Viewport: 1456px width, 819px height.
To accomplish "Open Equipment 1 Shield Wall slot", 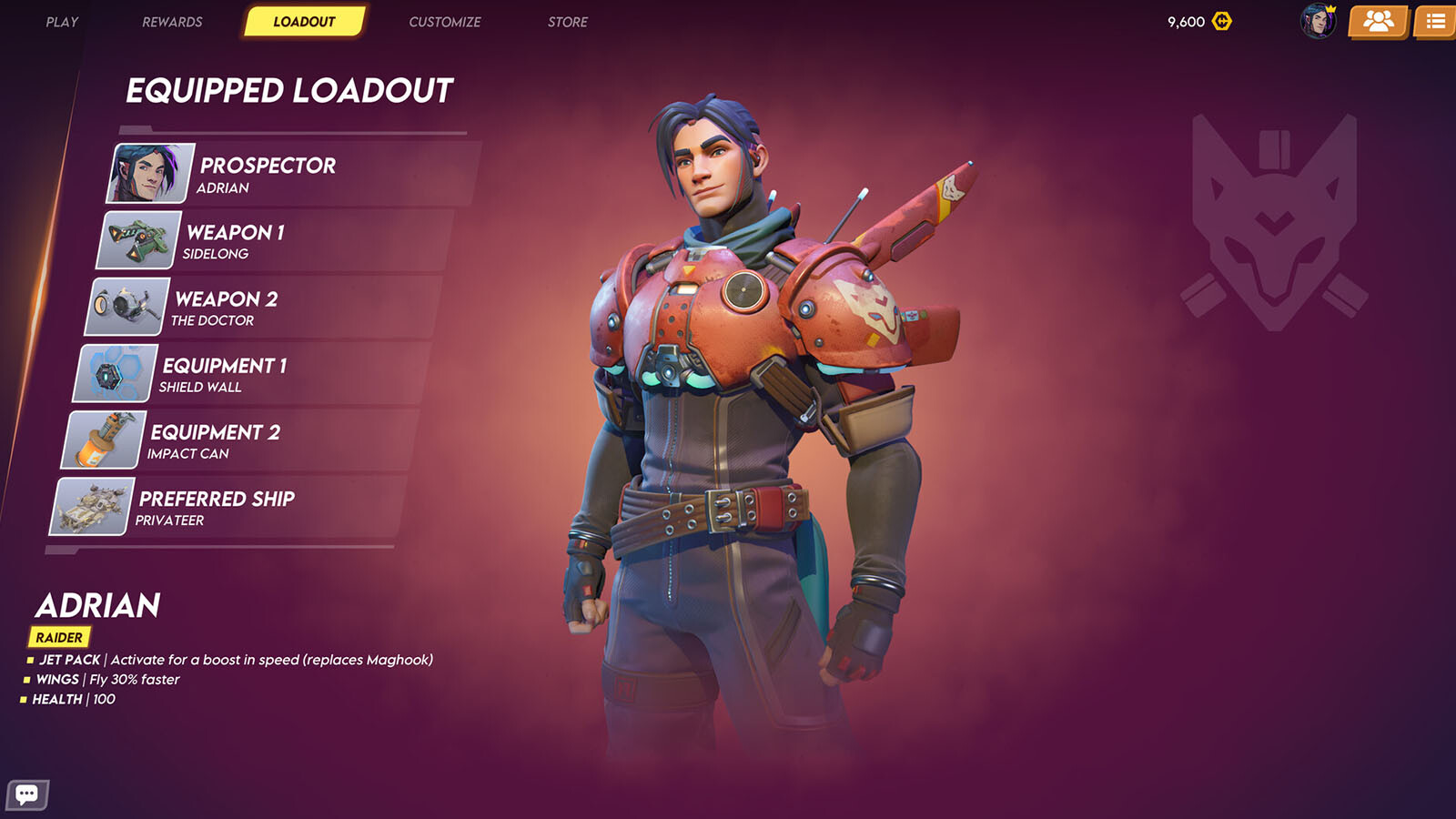I will pyautogui.click(x=250, y=374).
